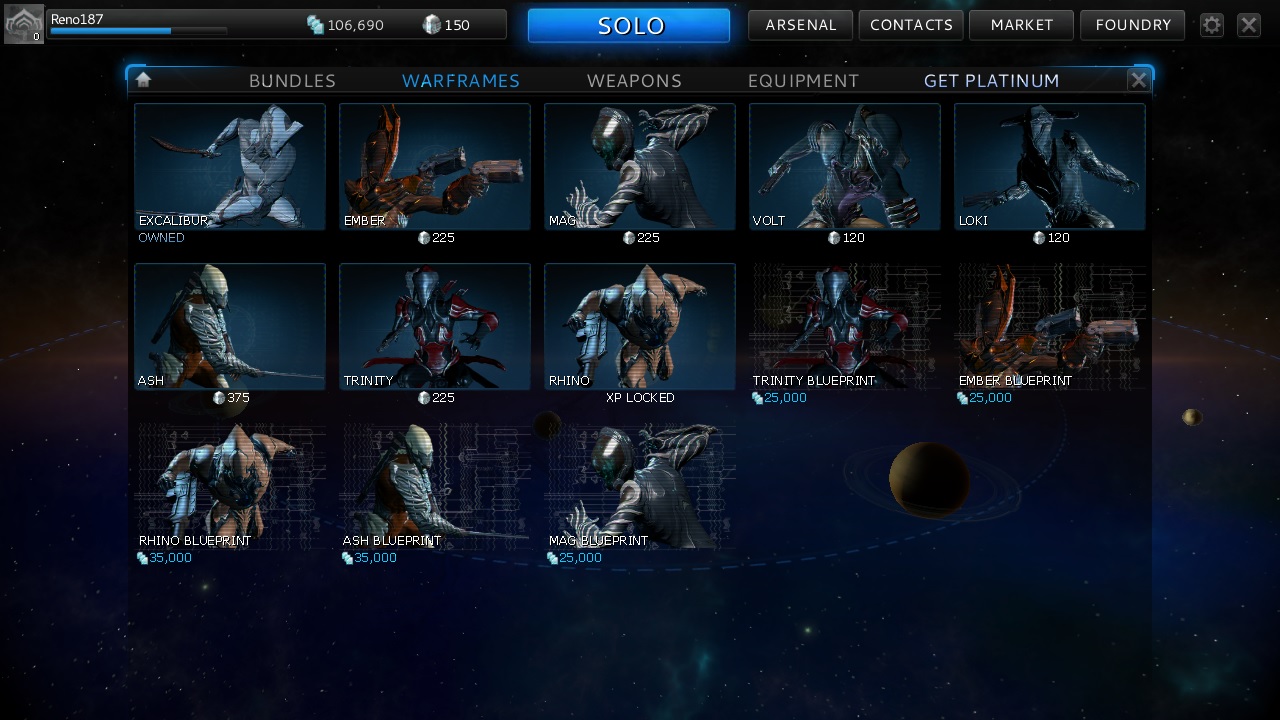Choose the Trinity Blueprint for 25,000 credits
1280x720 pixels.
click(x=844, y=327)
